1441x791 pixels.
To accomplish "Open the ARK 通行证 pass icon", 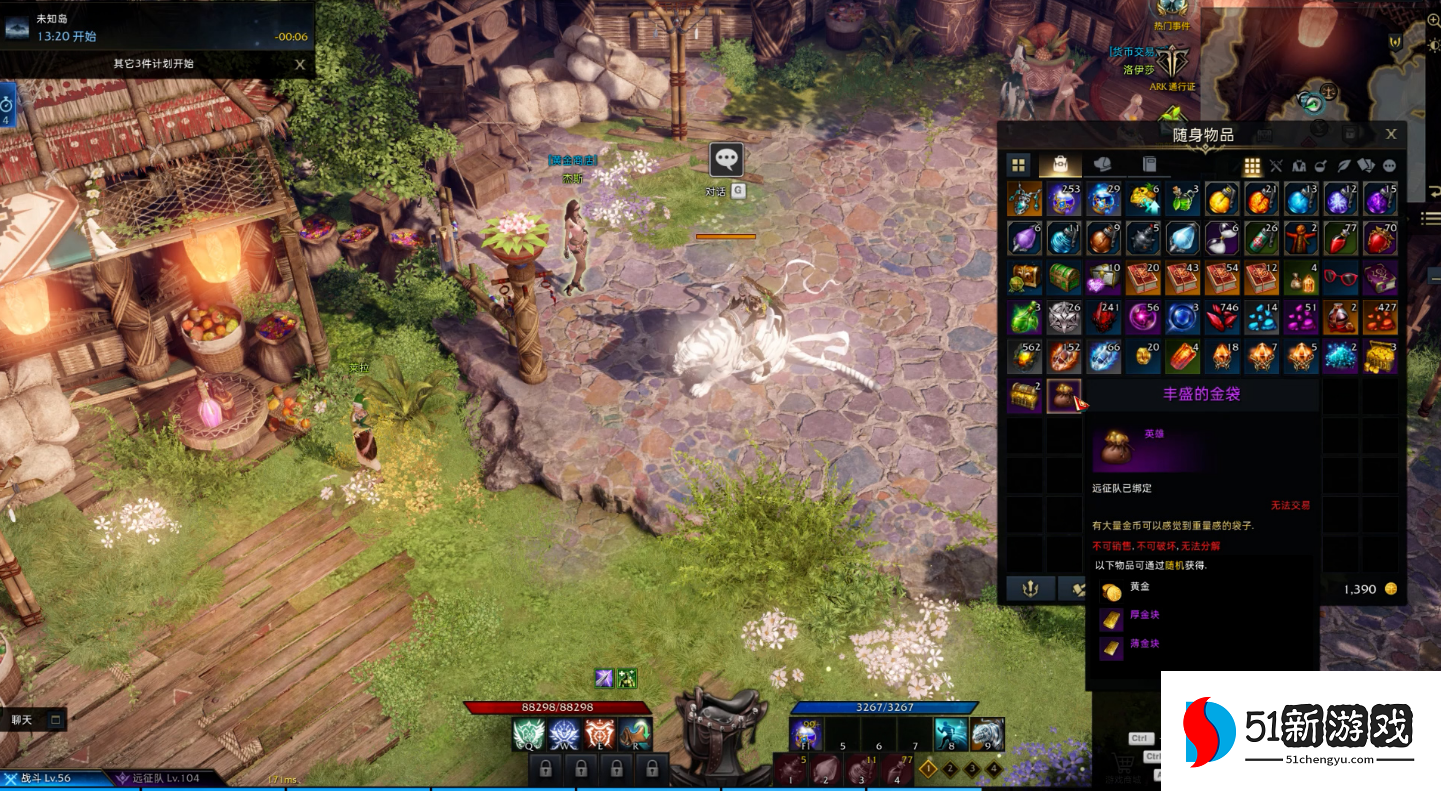I will [x=1171, y=62].
